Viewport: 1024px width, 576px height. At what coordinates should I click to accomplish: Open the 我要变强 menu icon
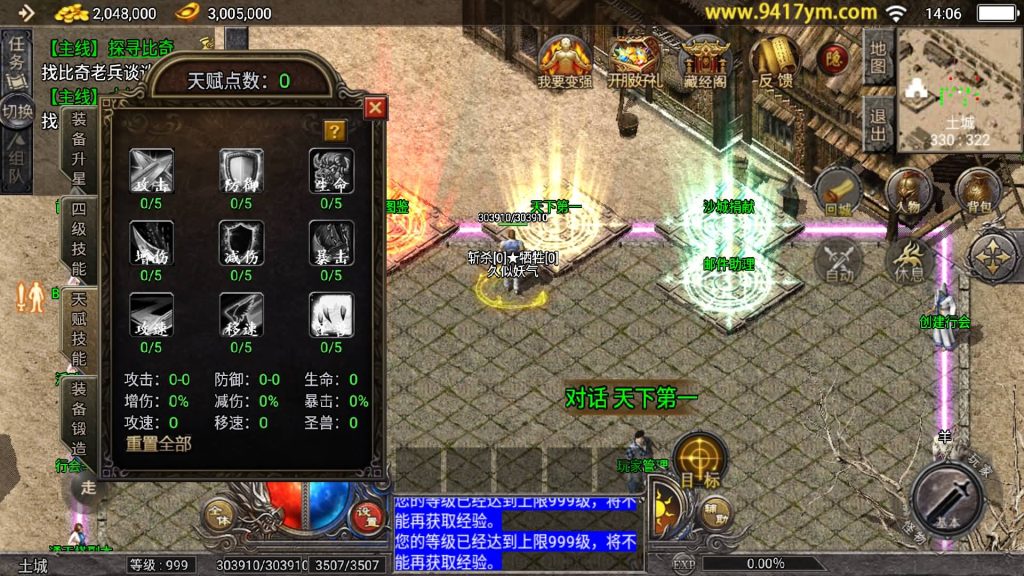pyautogui.click(x=565, y=63)
